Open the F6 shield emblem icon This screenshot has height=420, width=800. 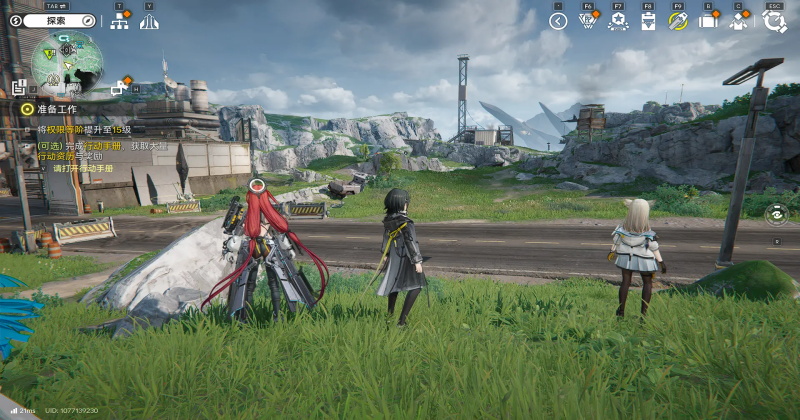coord(589,21)
